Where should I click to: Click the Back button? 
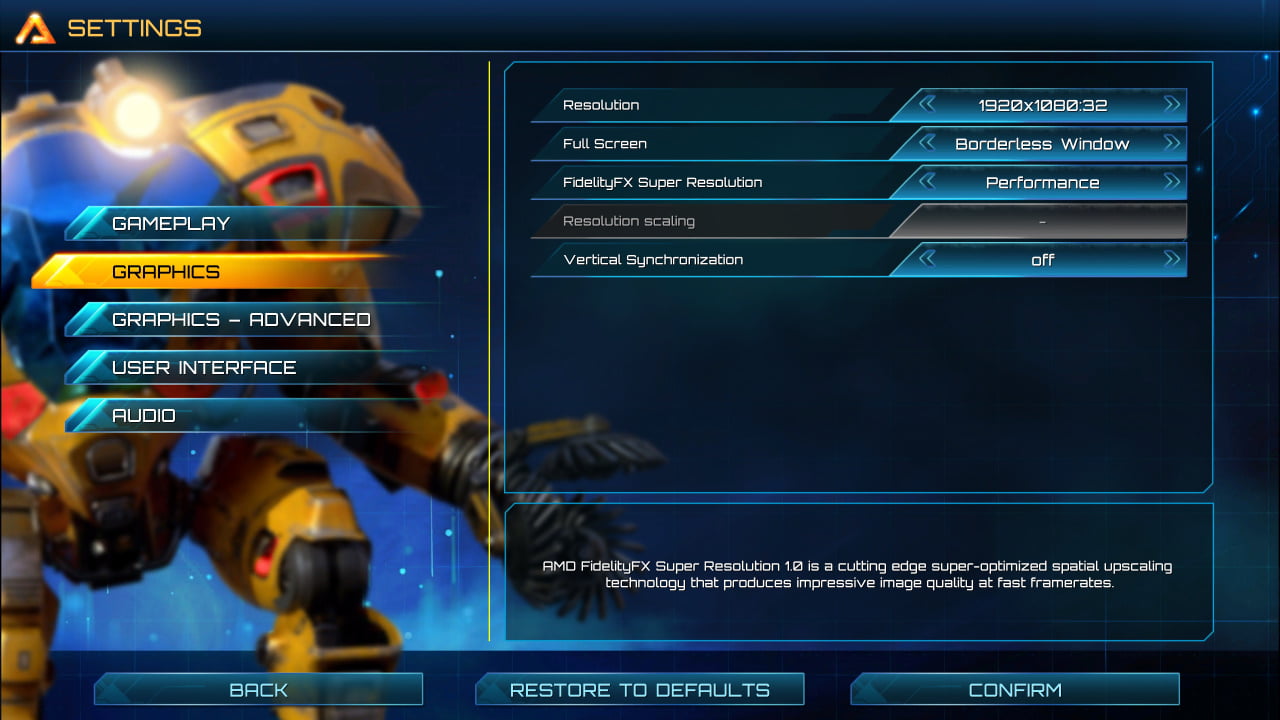pos(258,690)
